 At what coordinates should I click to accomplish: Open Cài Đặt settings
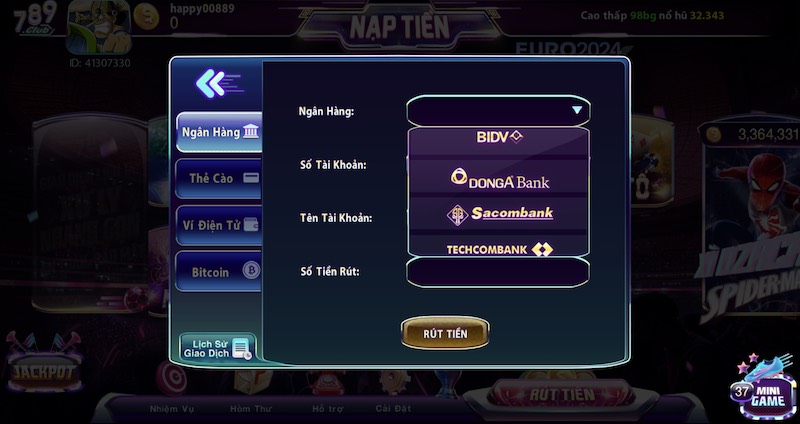(x=393, y=408)
